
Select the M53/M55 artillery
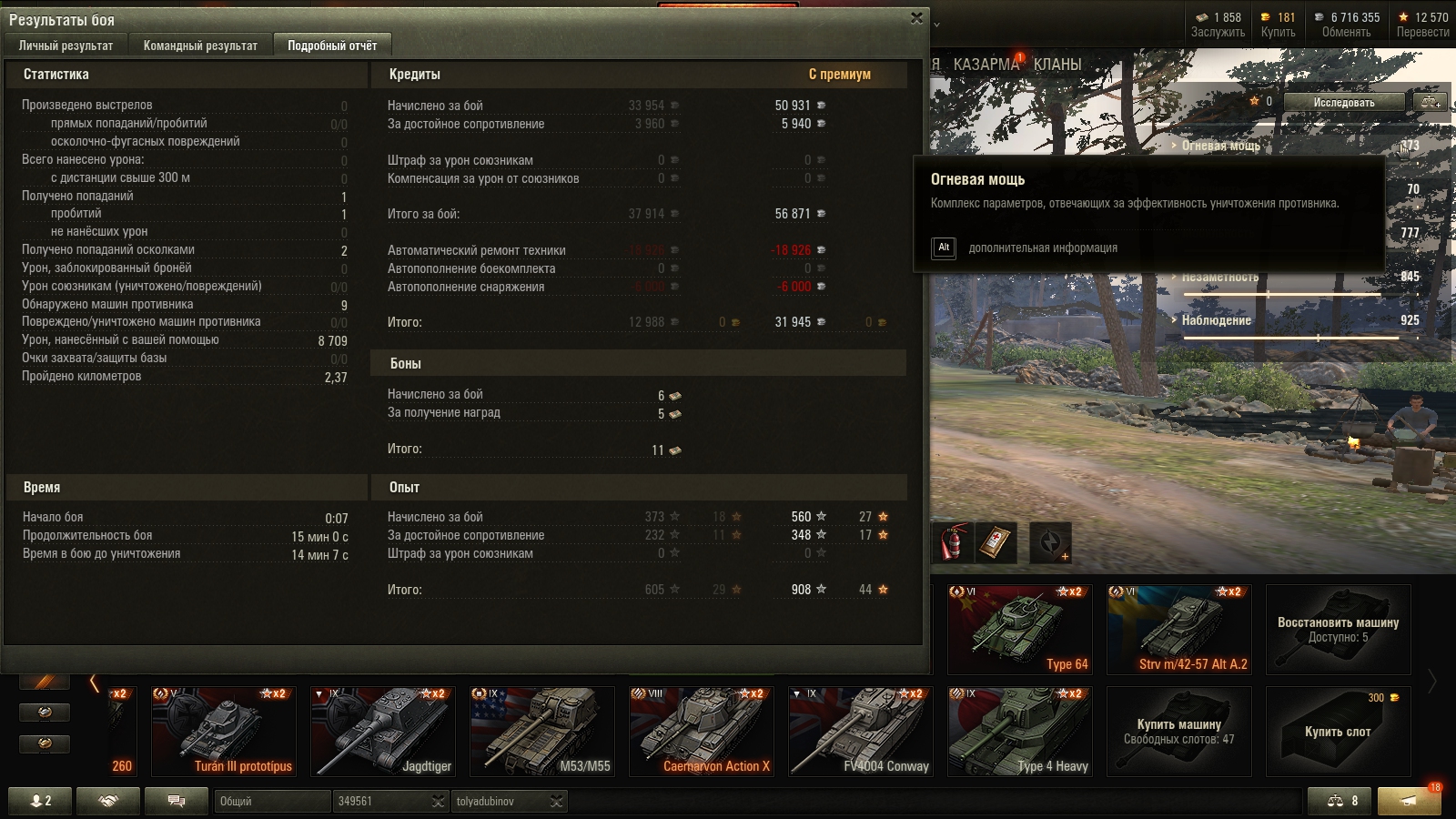pos(541,731)
